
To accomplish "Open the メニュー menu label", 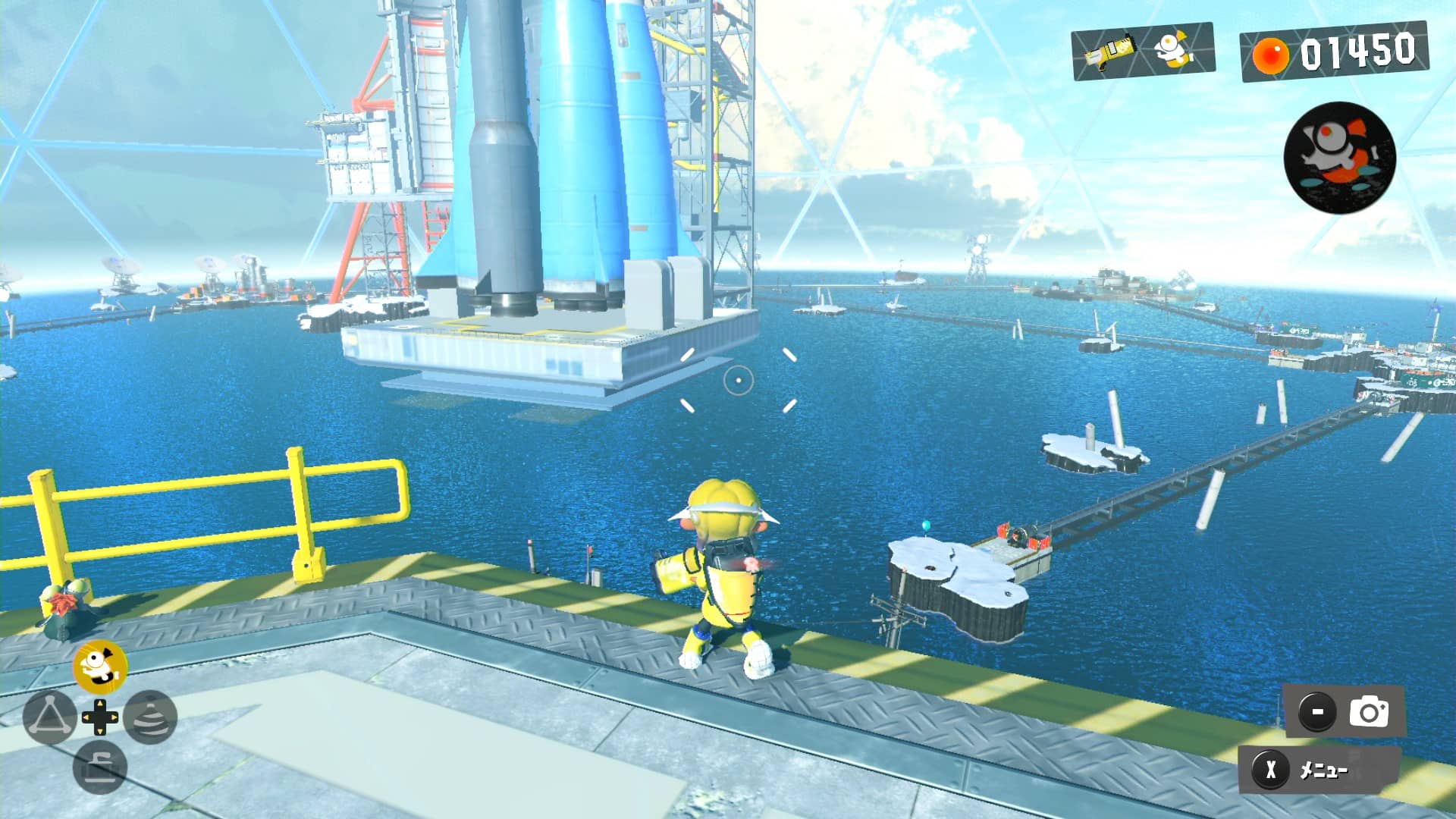I will pos(1323,770).
